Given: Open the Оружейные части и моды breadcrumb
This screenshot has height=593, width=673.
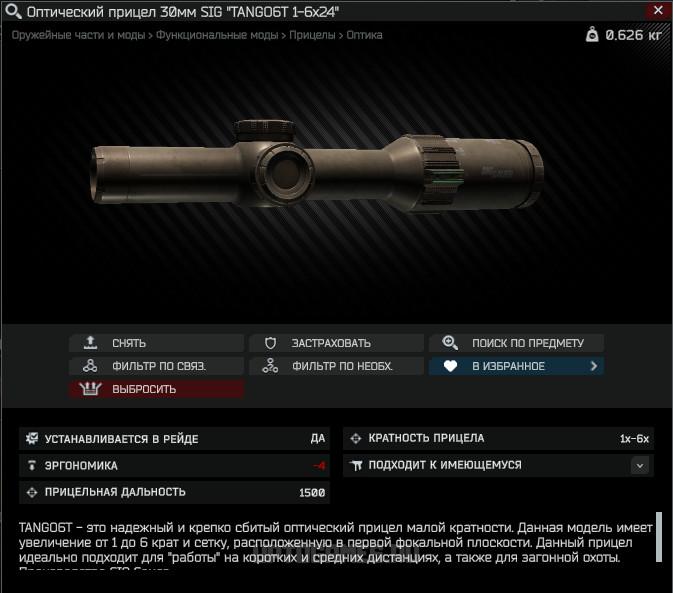Looking at the screenshot, I should 77,35.
